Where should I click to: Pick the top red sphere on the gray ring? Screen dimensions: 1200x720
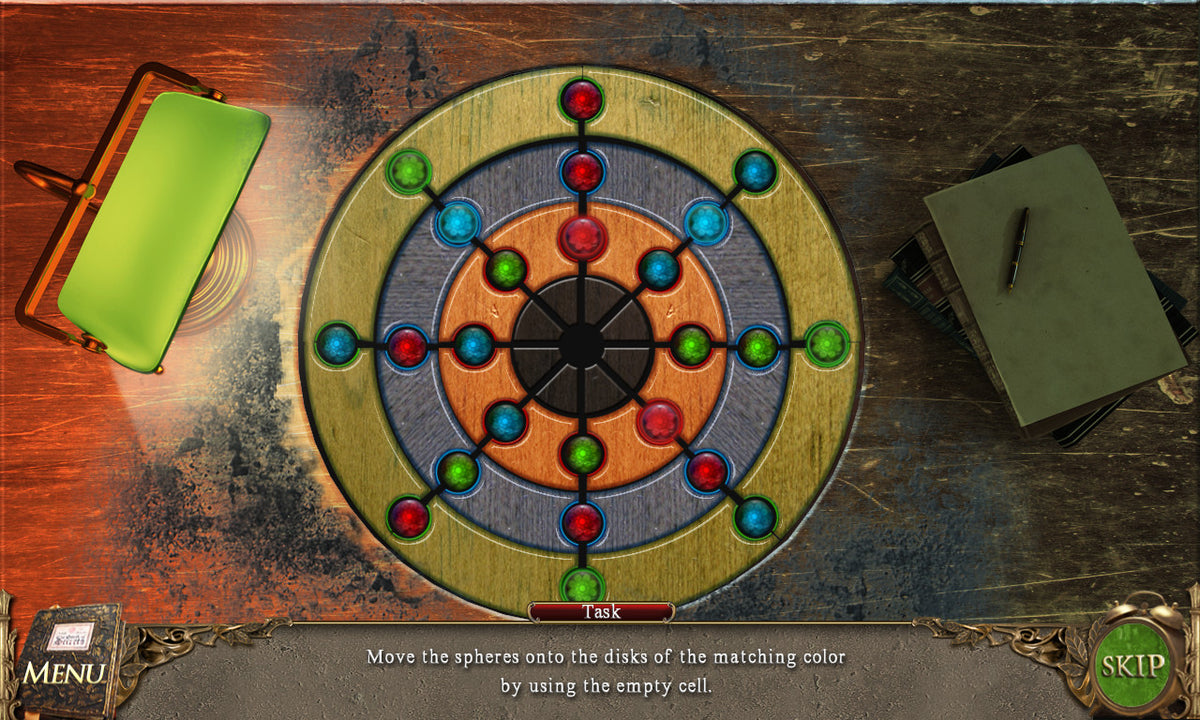581,171
